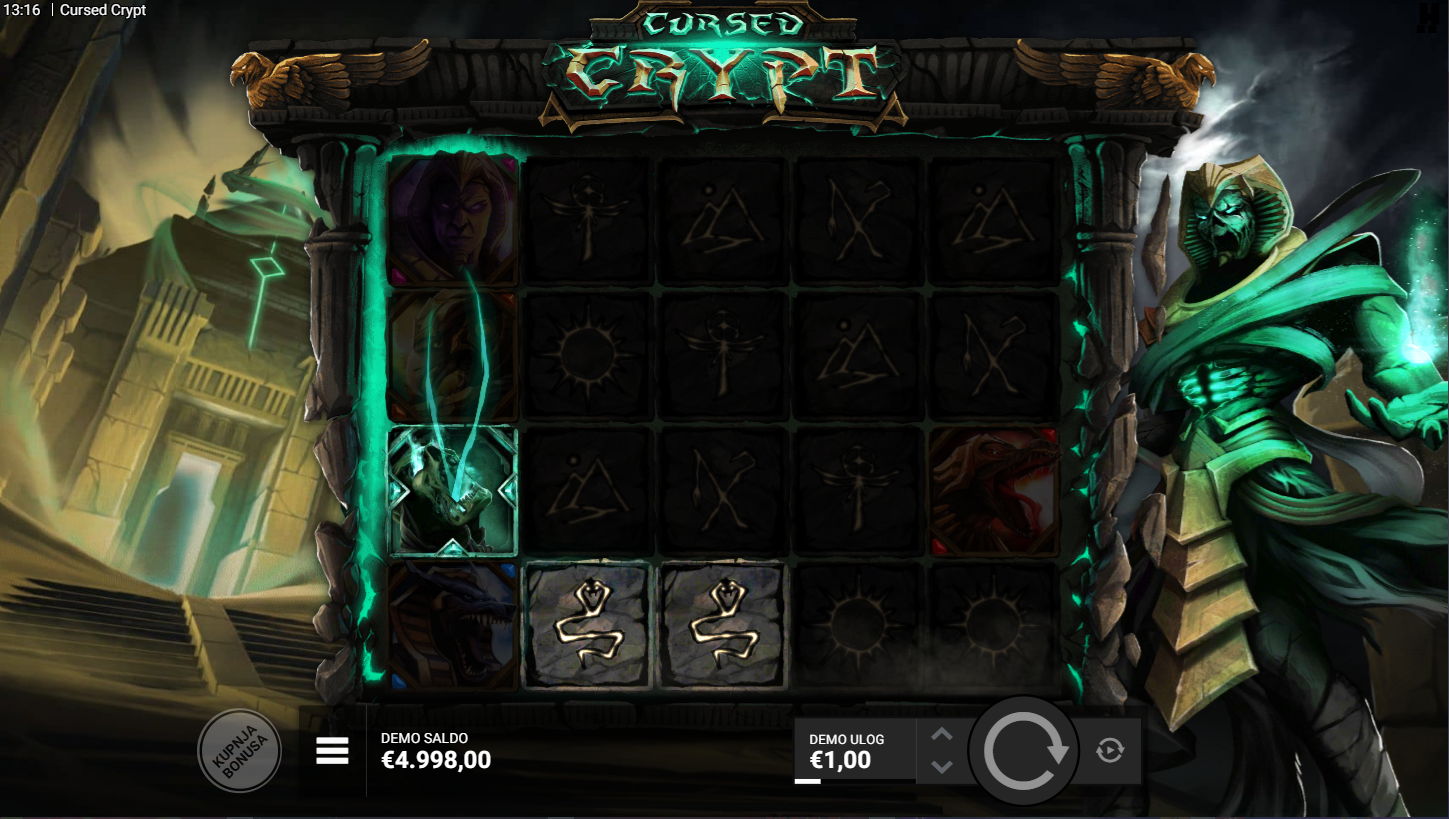Spin the reels with the circular arrow button
The image size is (1449, 819).
point(1024,751)
